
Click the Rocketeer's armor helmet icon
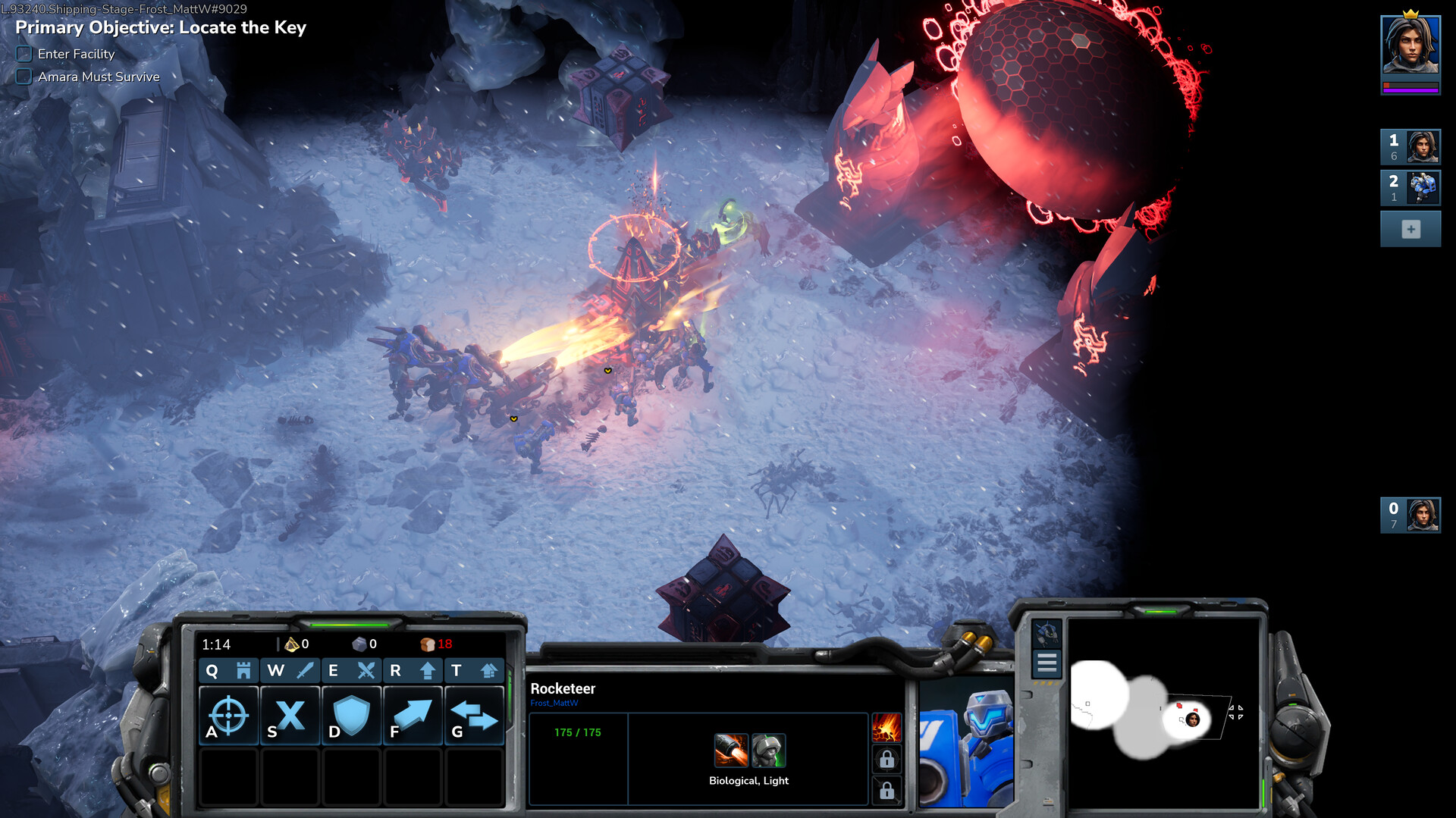768,751
